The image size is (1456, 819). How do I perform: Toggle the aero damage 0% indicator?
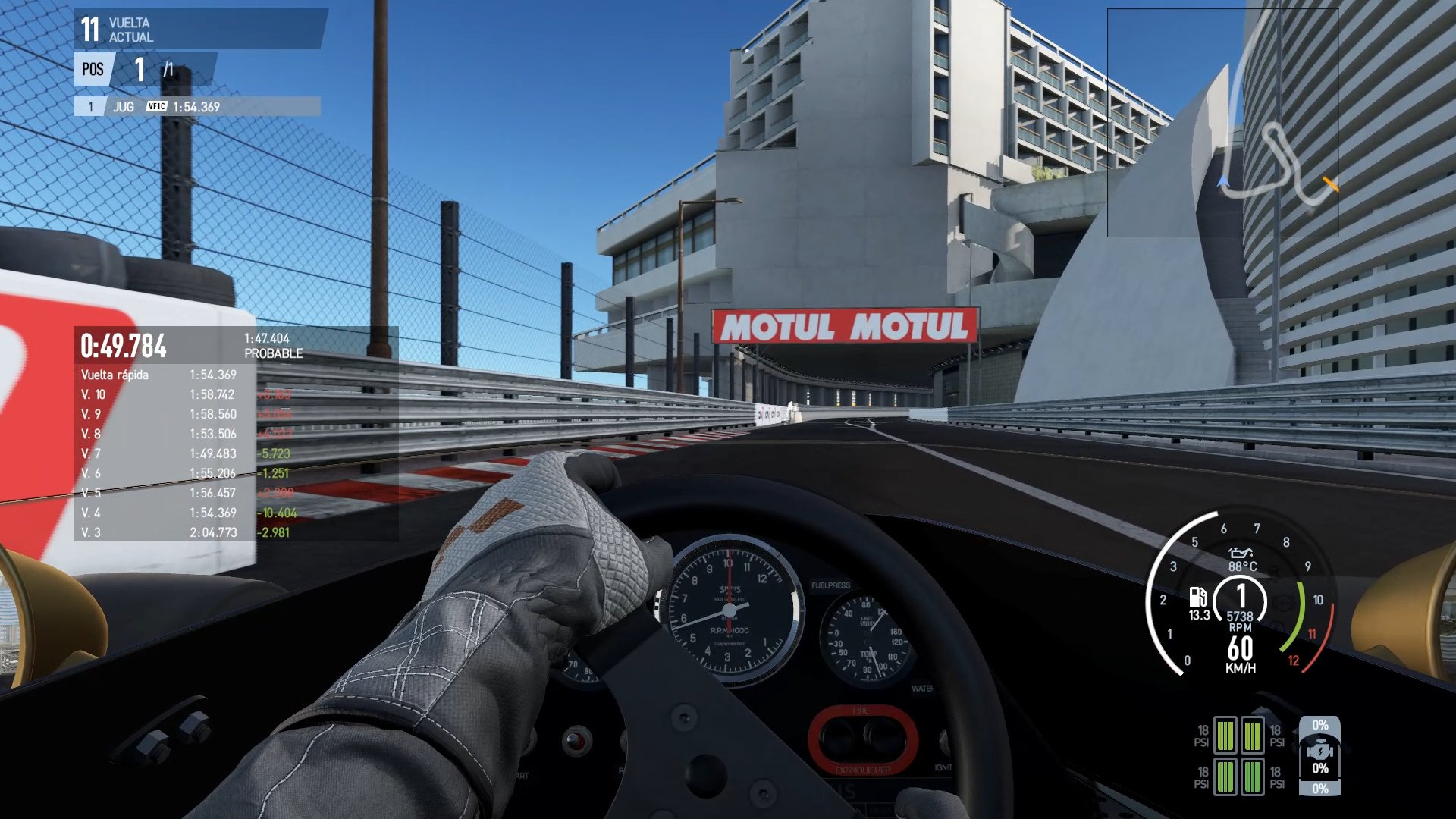1319,724
